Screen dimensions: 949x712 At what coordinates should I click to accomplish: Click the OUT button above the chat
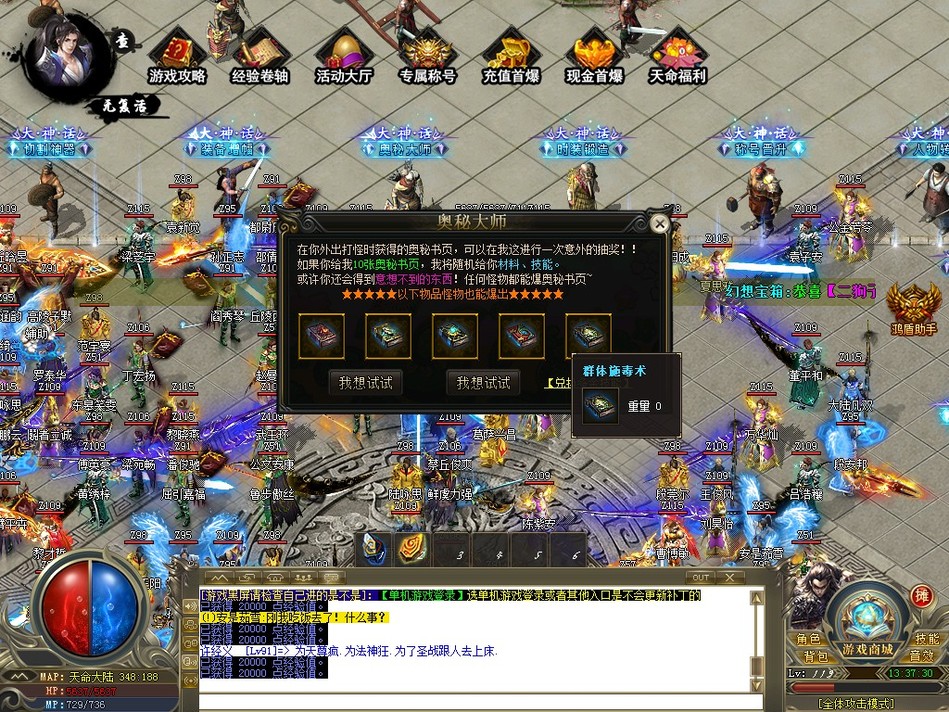coord(700,577)
